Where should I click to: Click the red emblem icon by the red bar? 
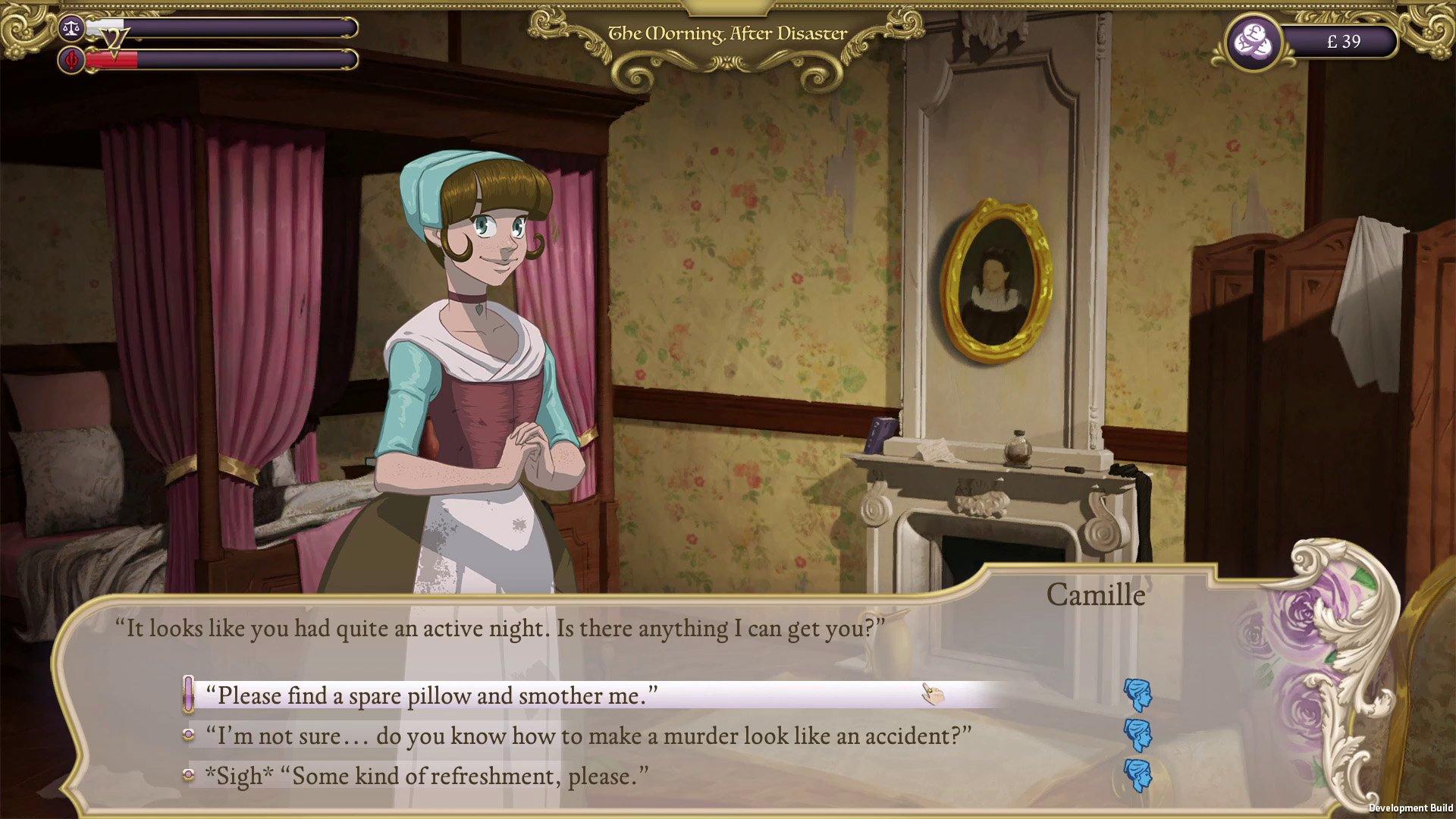click(x=72, y=59)
